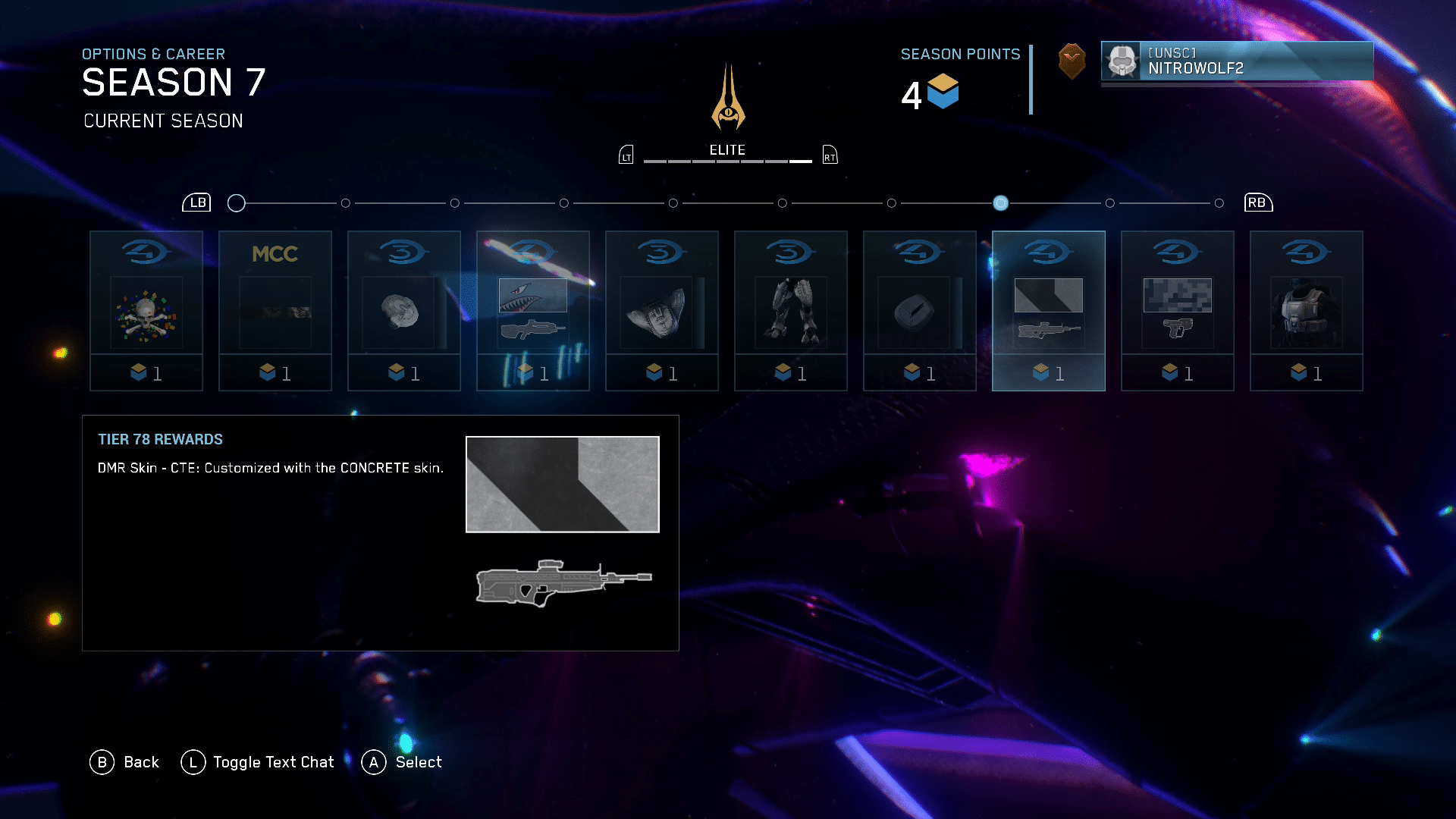Choose the MCC nameplate reward tile
1456x819 pixels.
pyautogui.click(x=275, y=311)
